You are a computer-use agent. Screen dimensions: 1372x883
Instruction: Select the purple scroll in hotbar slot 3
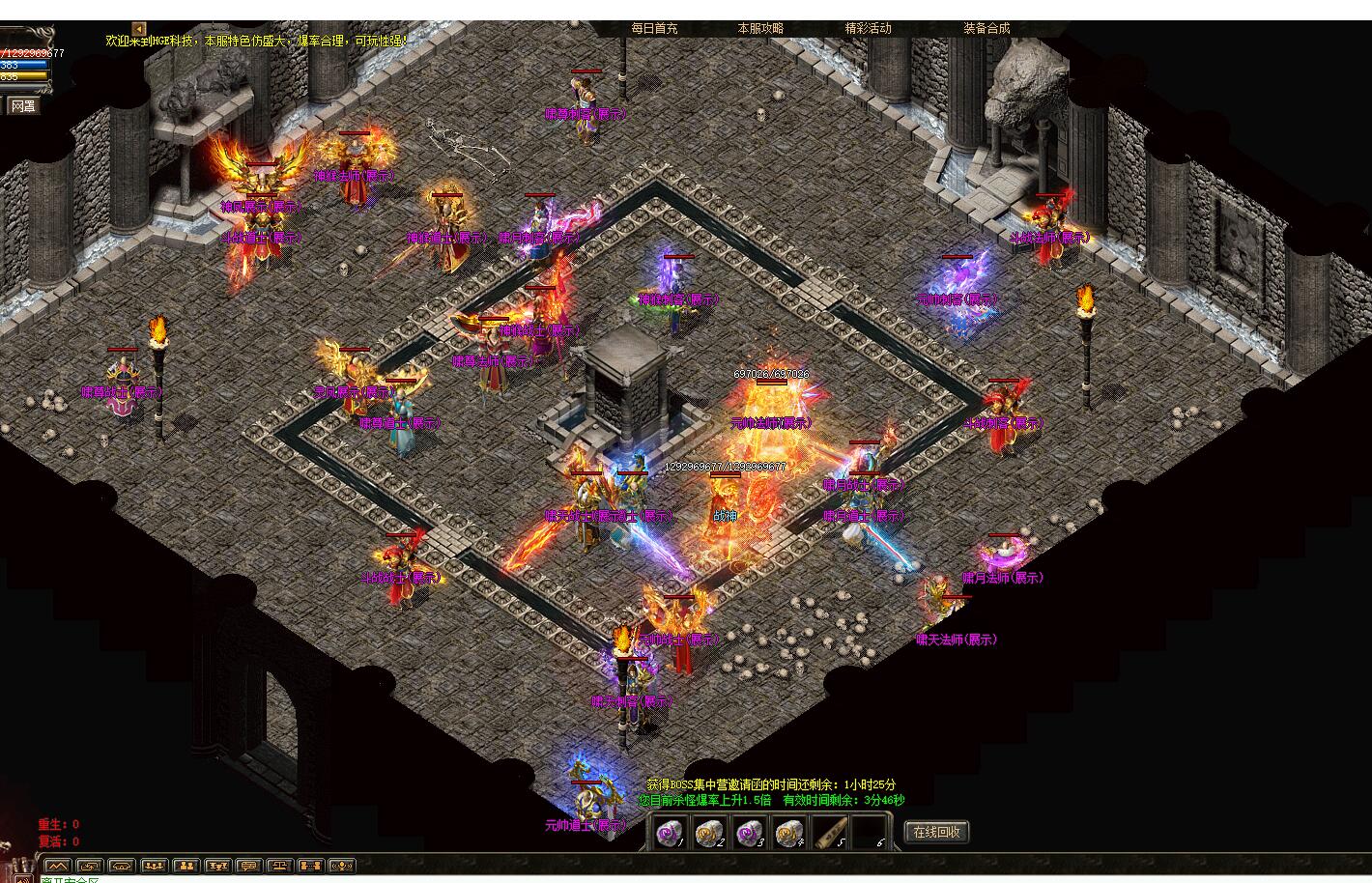pos(750,832)
